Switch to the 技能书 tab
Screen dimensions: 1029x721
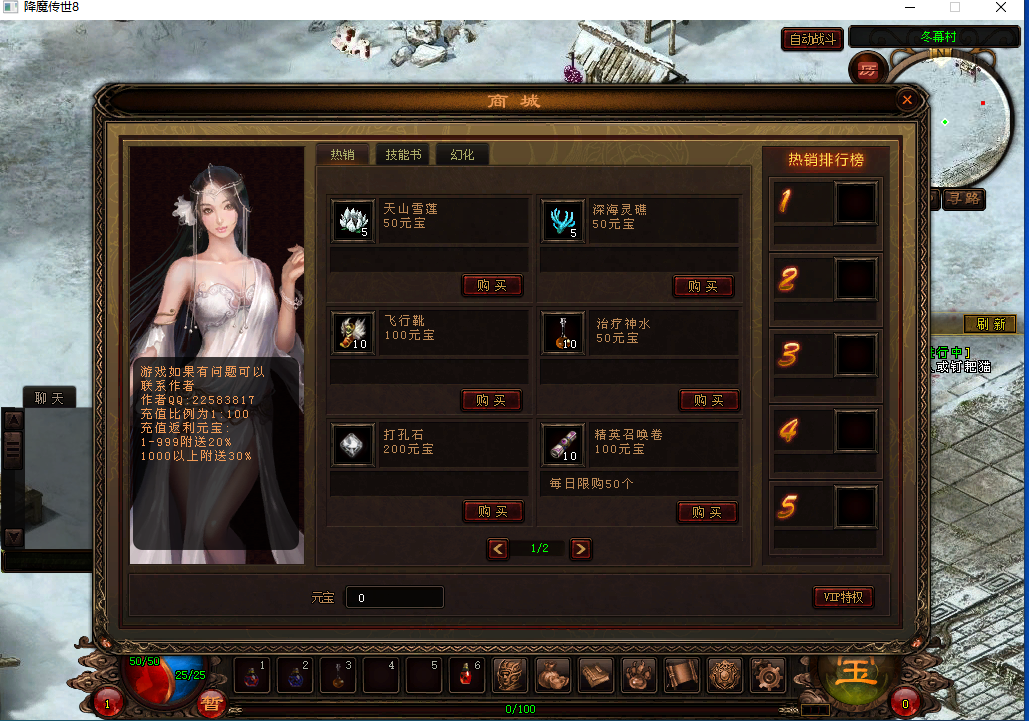(x=402, y=155)
